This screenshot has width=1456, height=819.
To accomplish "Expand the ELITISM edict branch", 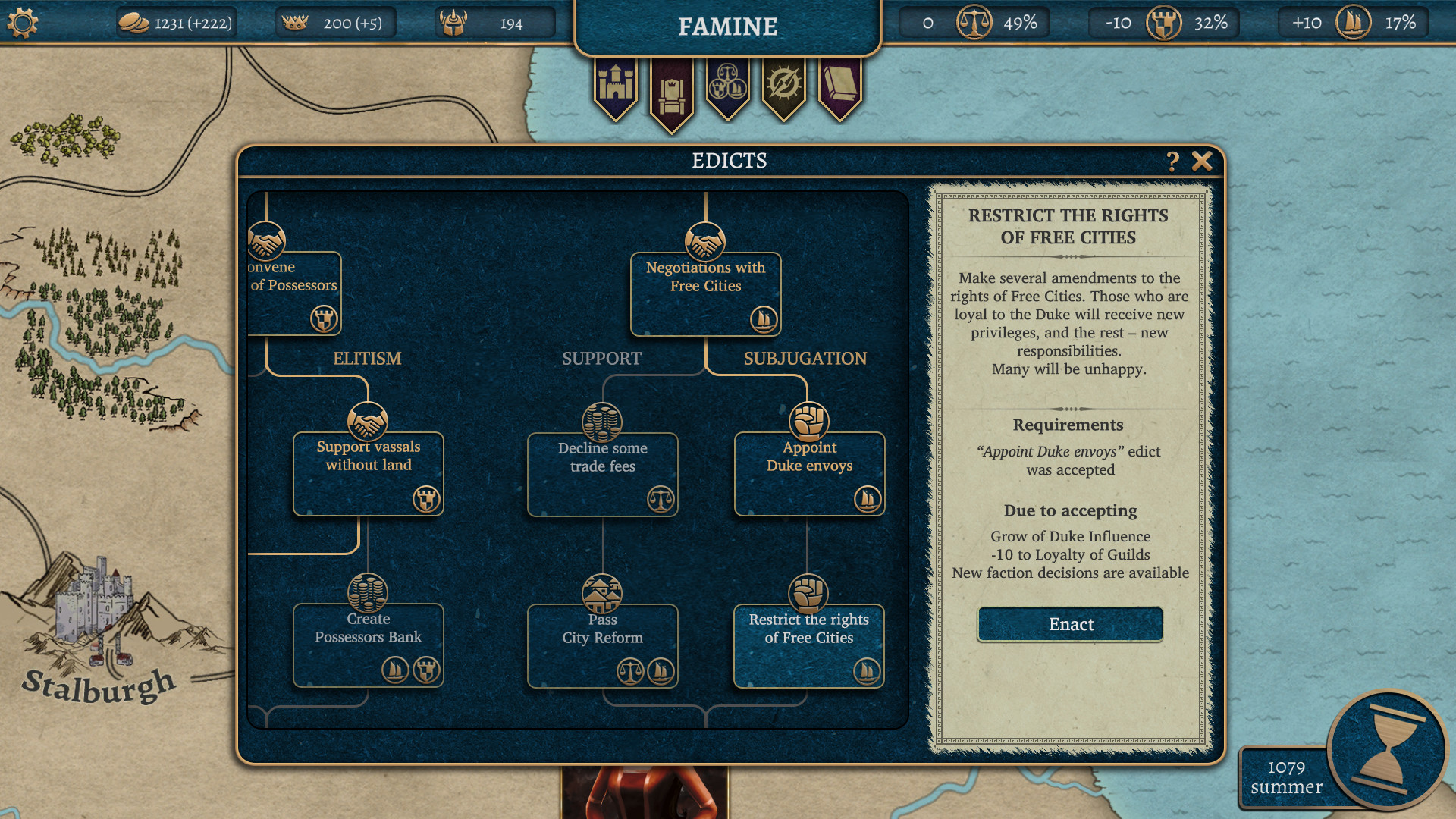I will (368, 359).
